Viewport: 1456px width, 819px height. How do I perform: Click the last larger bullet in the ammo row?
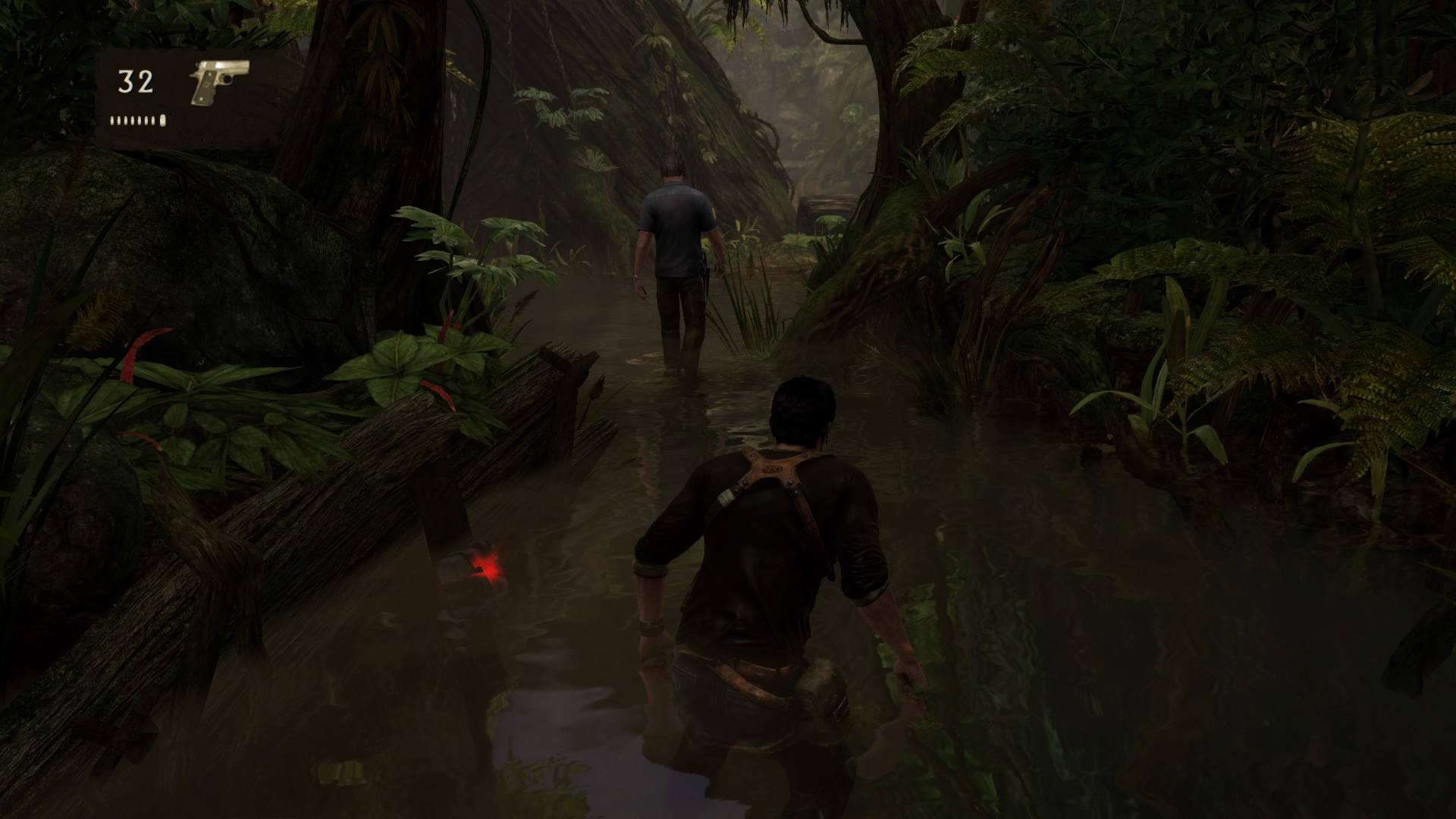pos(162,118)
